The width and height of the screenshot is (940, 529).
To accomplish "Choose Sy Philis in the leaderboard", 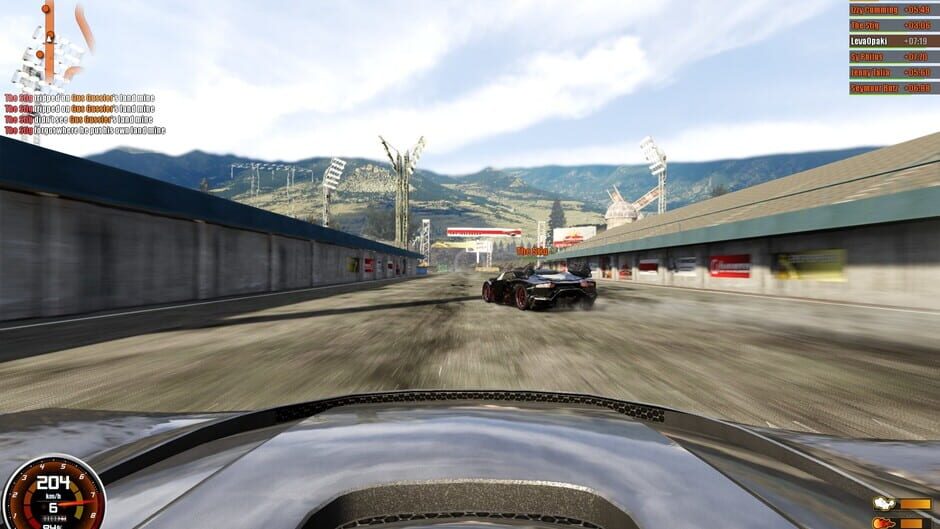I will tap(892, 57).
